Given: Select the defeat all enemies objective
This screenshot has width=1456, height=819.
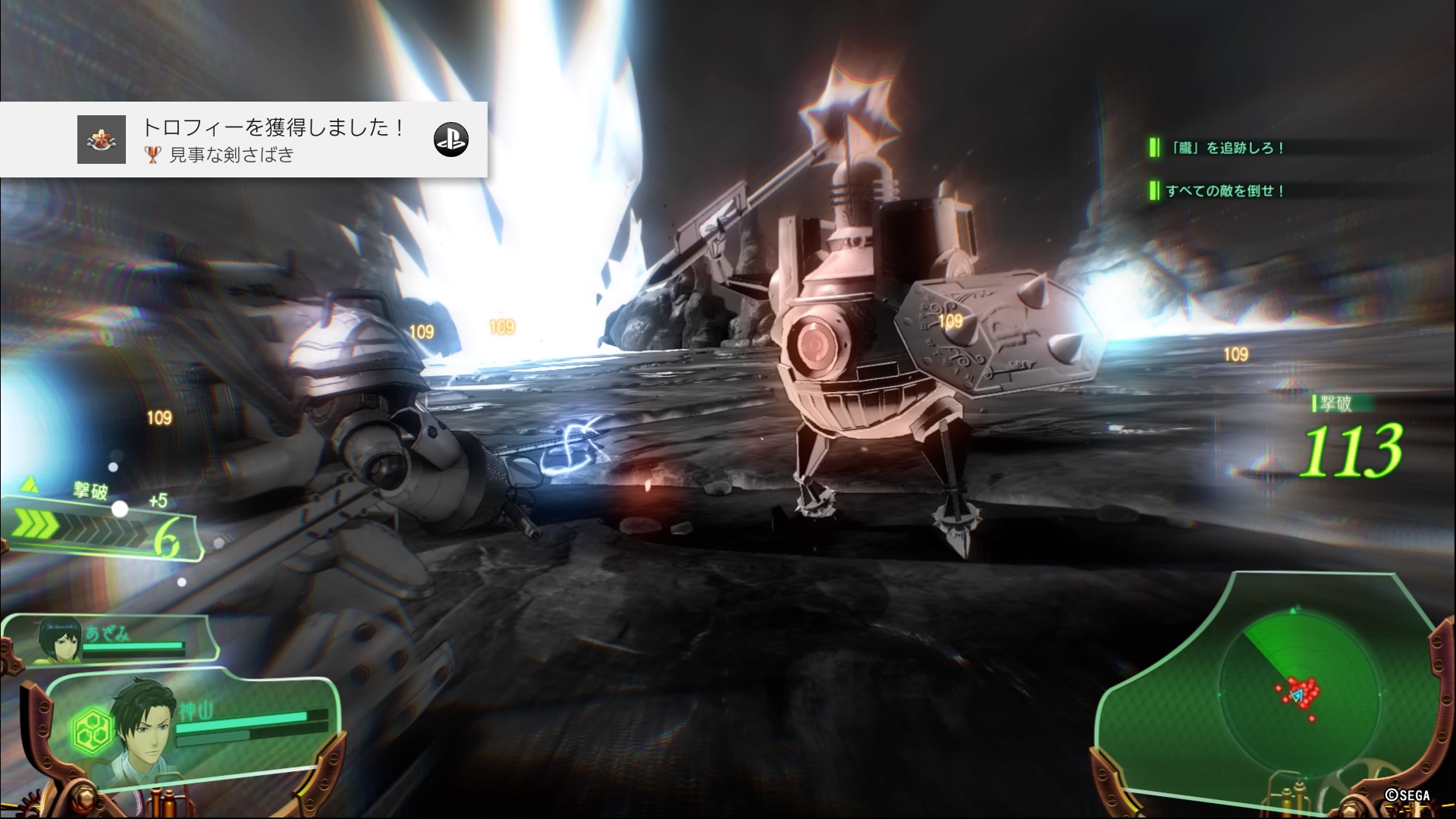Looking at the screenshot, I should (x=1222, y=191).
